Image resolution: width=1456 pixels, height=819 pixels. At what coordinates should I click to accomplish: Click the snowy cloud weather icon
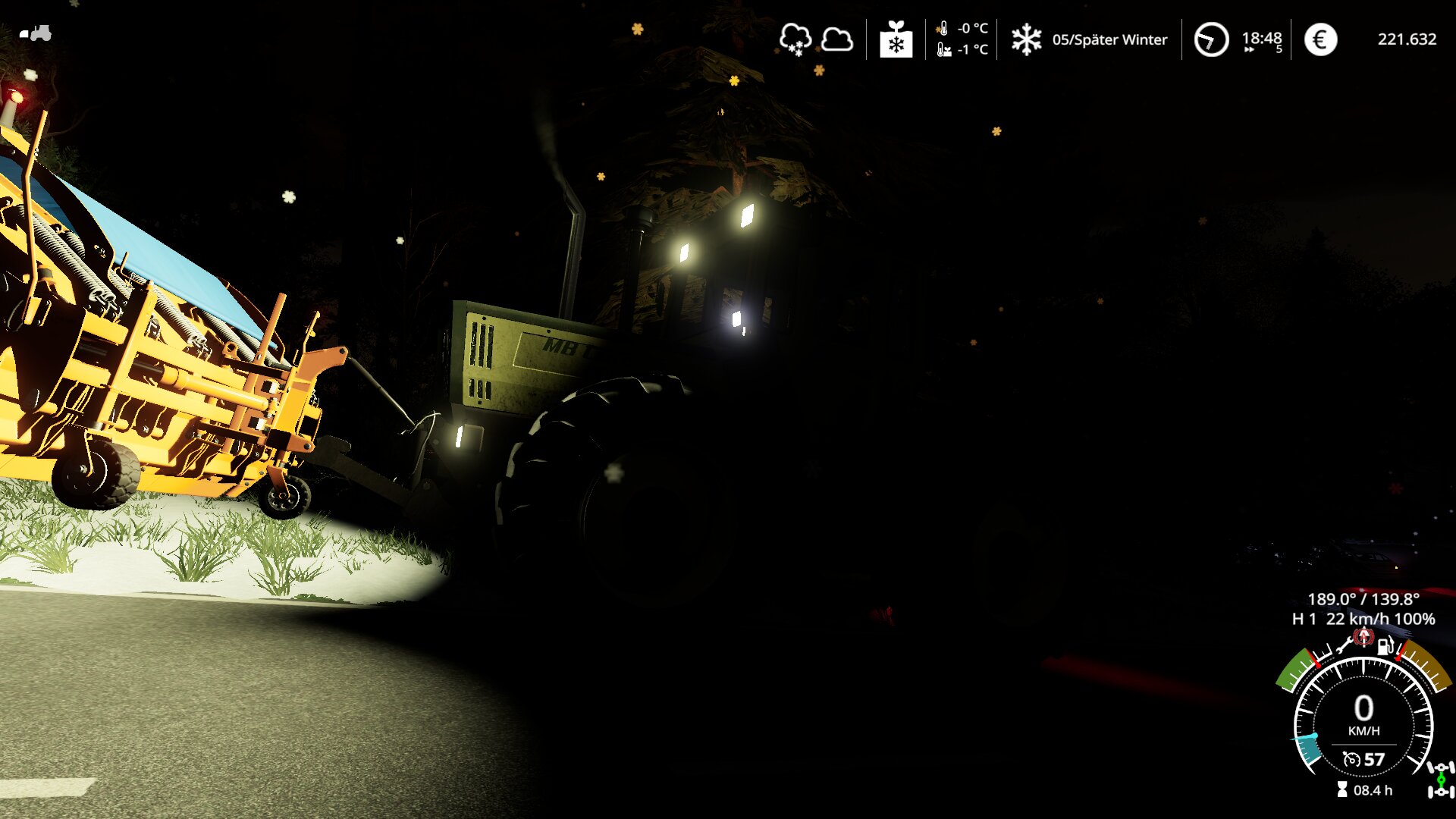click(x=795, y=39)
